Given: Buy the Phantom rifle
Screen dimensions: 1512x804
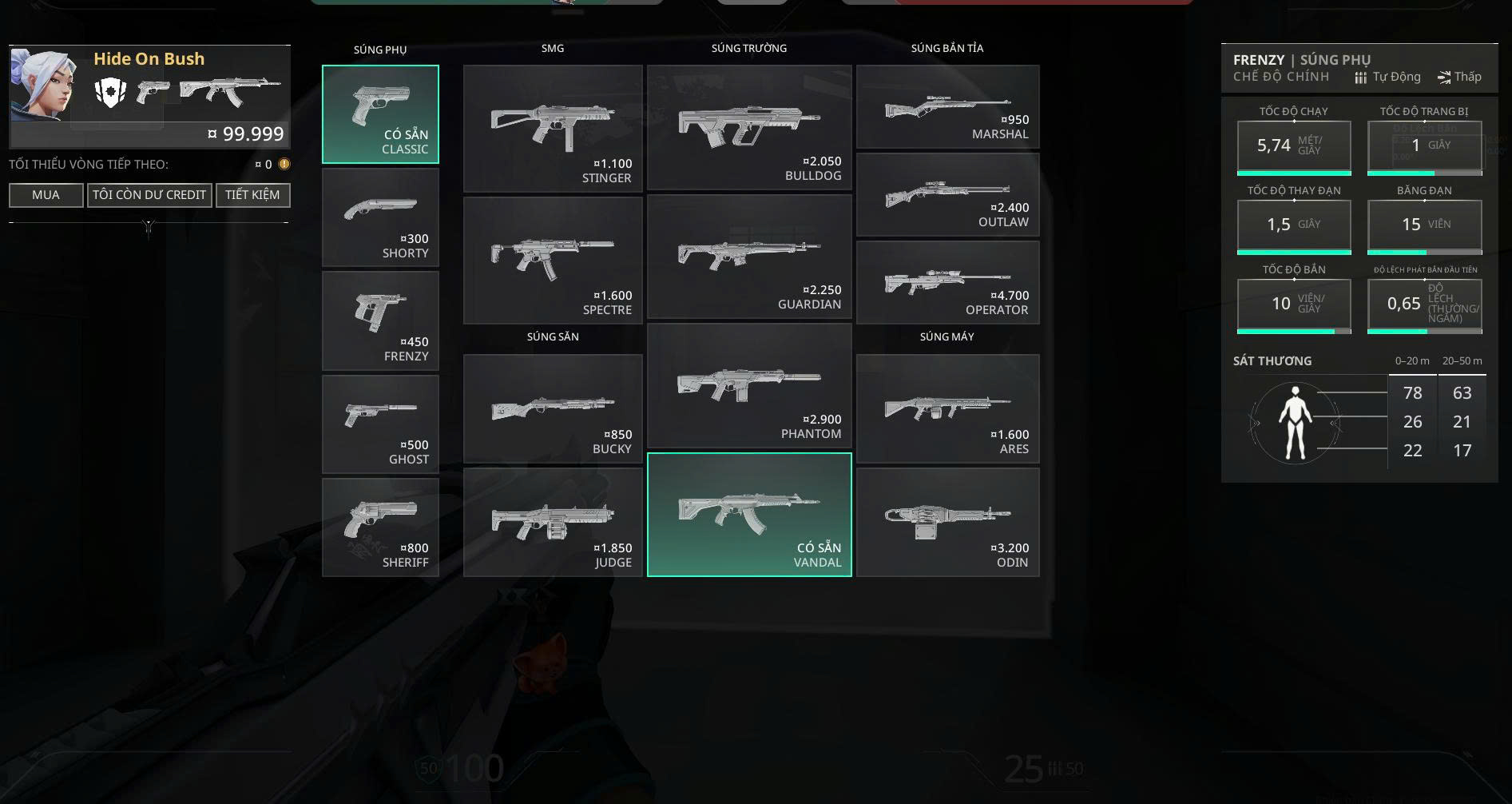Looking at the screenshot, I should pyautogui.click(x=749, y=386).
